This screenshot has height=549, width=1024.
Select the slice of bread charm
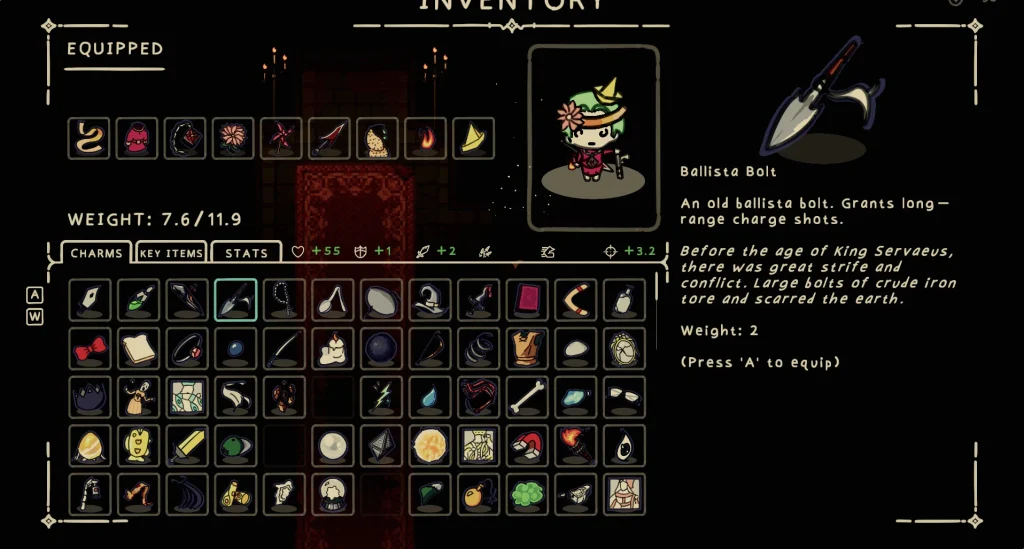point(138,348)
